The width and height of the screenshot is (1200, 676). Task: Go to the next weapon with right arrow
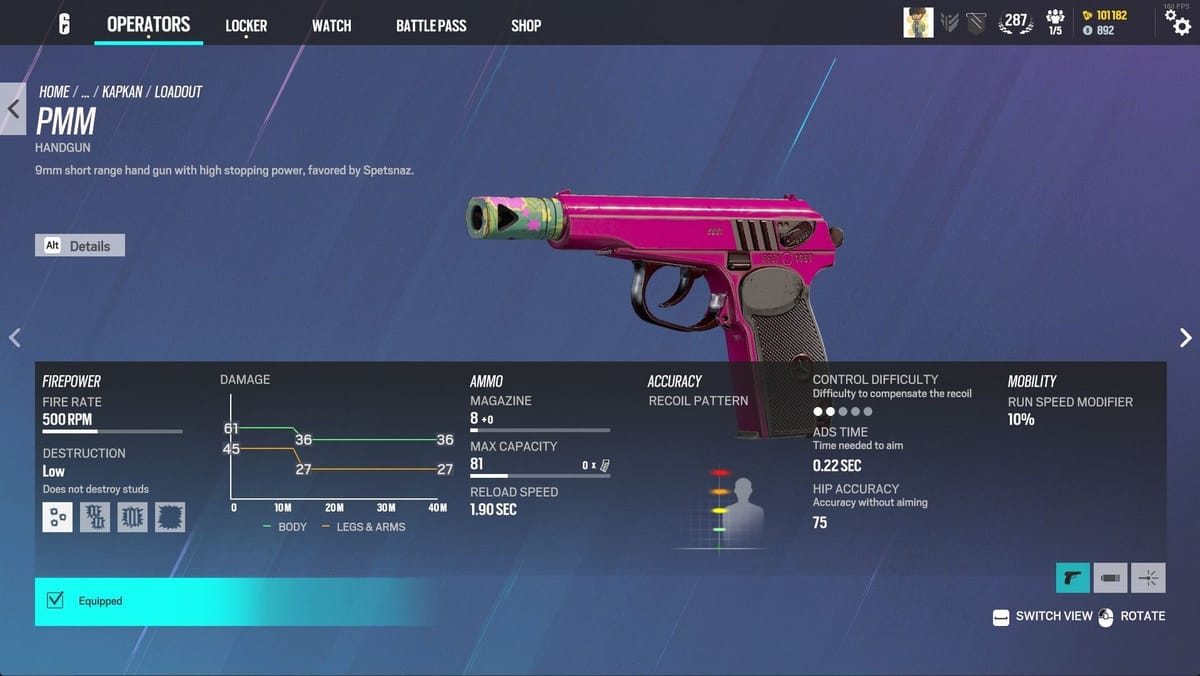[1186, 338]
